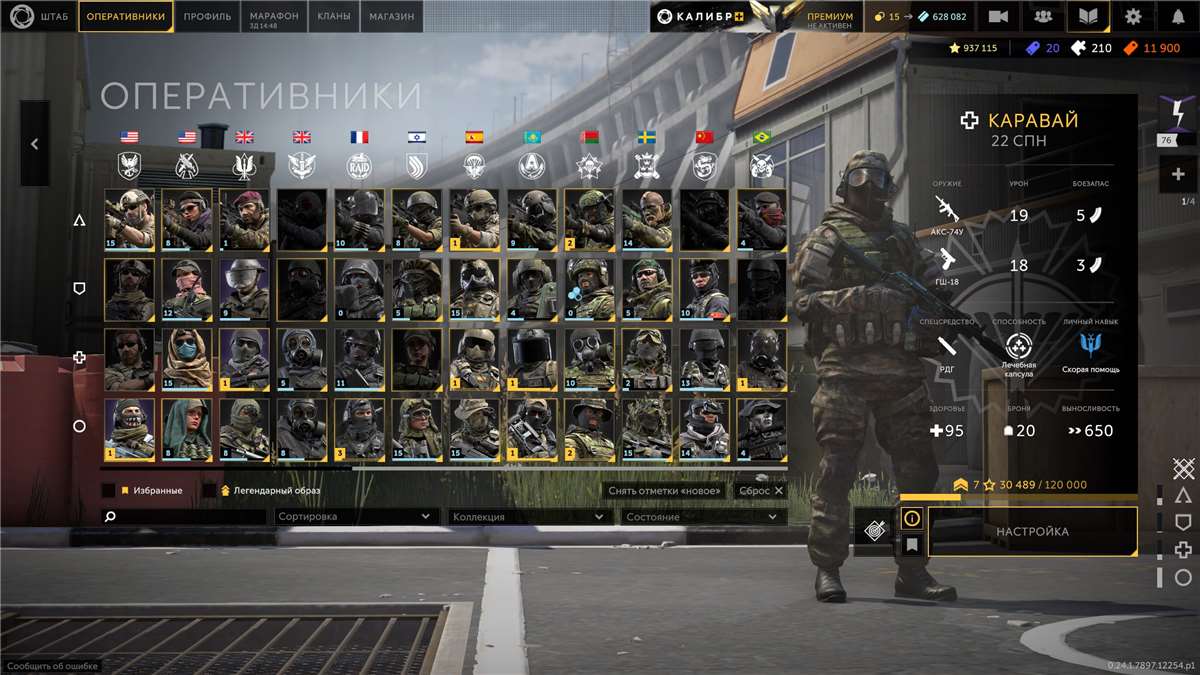Open the Состояние dropdown
Screen dimensions: 1200x675
point(701,517)
